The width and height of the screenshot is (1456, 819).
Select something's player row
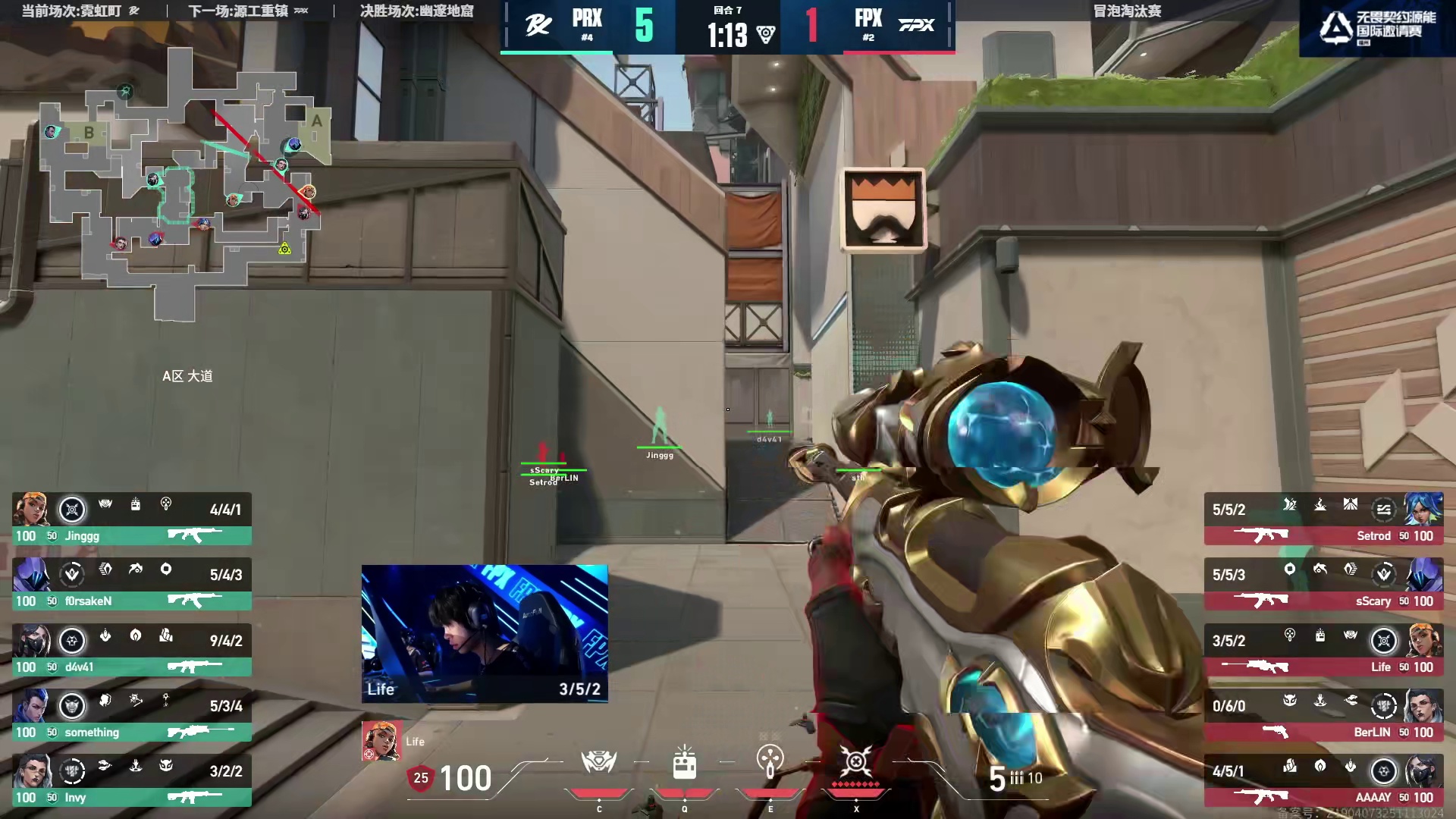pyautogui.click(x=131, y=716)
